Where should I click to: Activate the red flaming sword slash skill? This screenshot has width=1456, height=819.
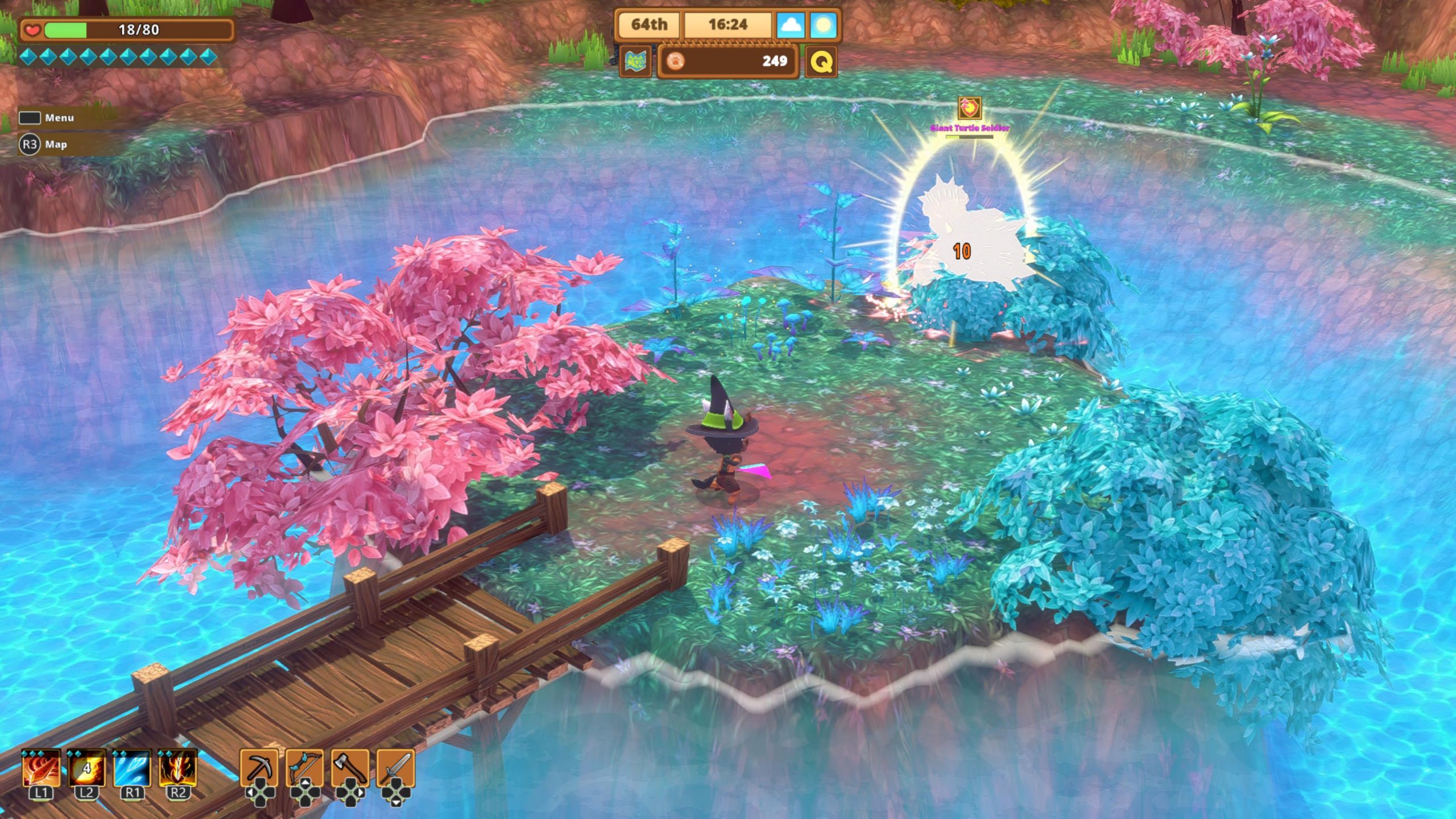coord(41,768)
